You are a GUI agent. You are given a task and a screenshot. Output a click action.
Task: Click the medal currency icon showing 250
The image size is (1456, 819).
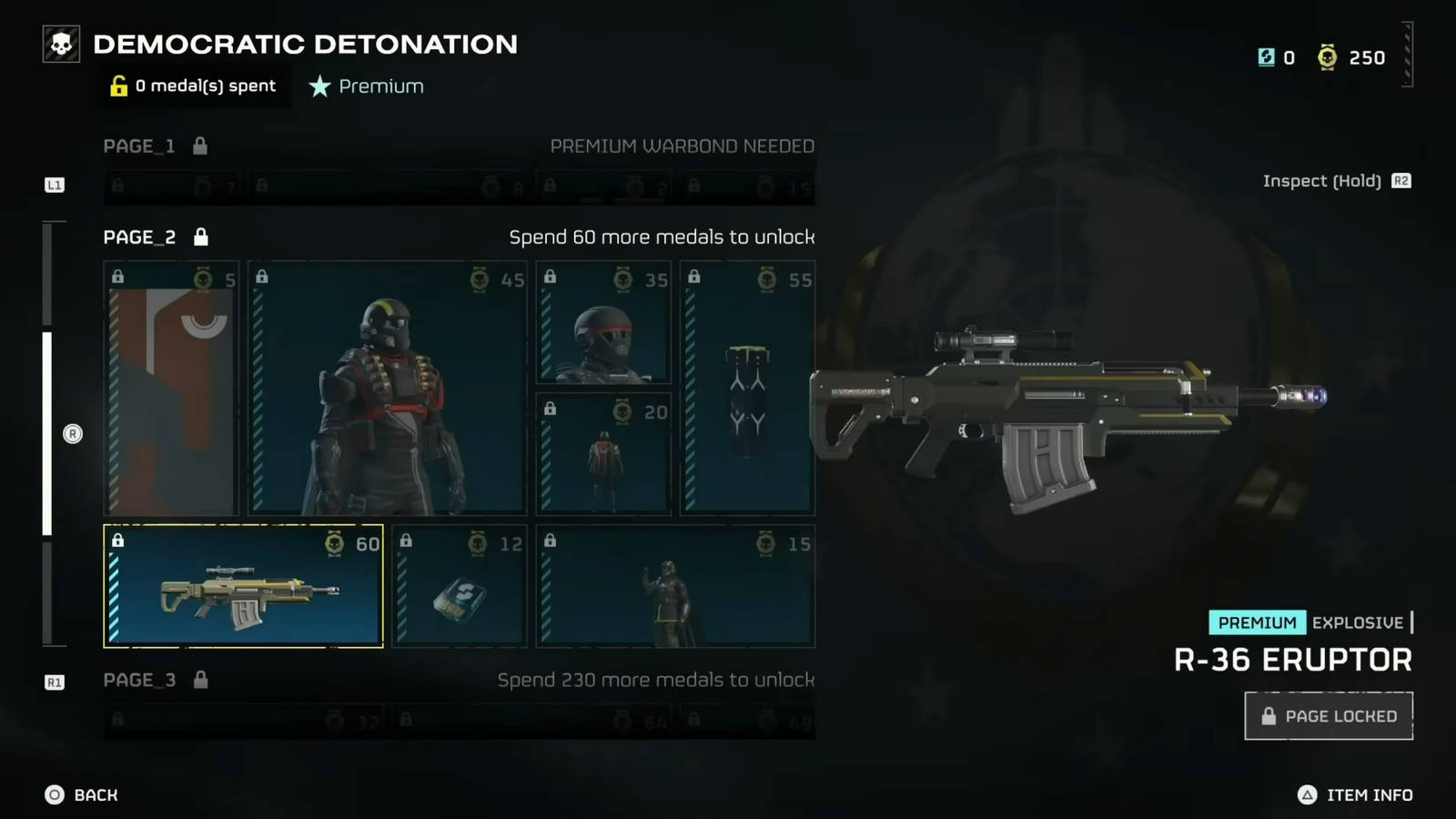1327,56
